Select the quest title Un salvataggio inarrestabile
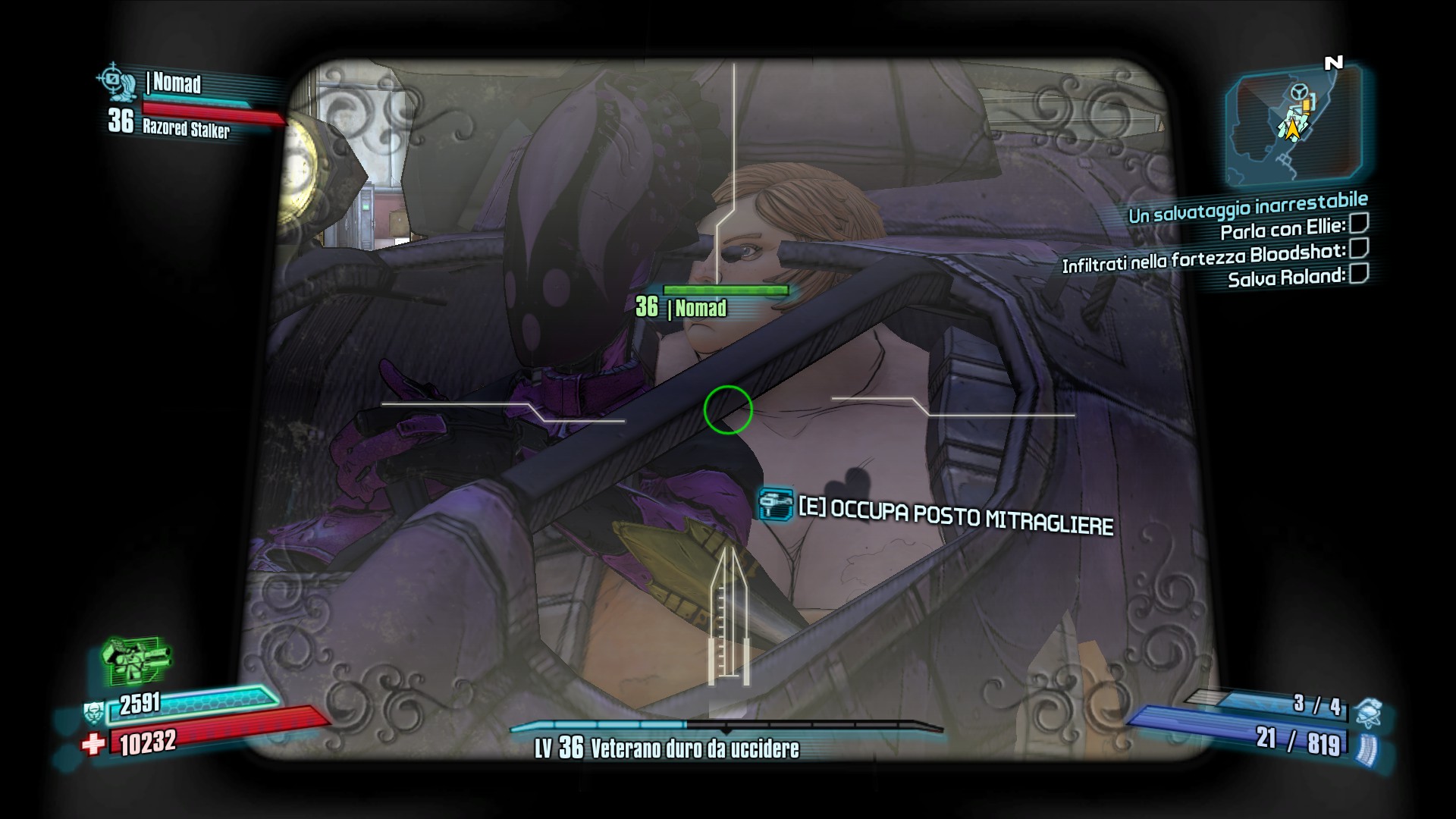This screenshot has height=819, width=1456. (1247, 208)
